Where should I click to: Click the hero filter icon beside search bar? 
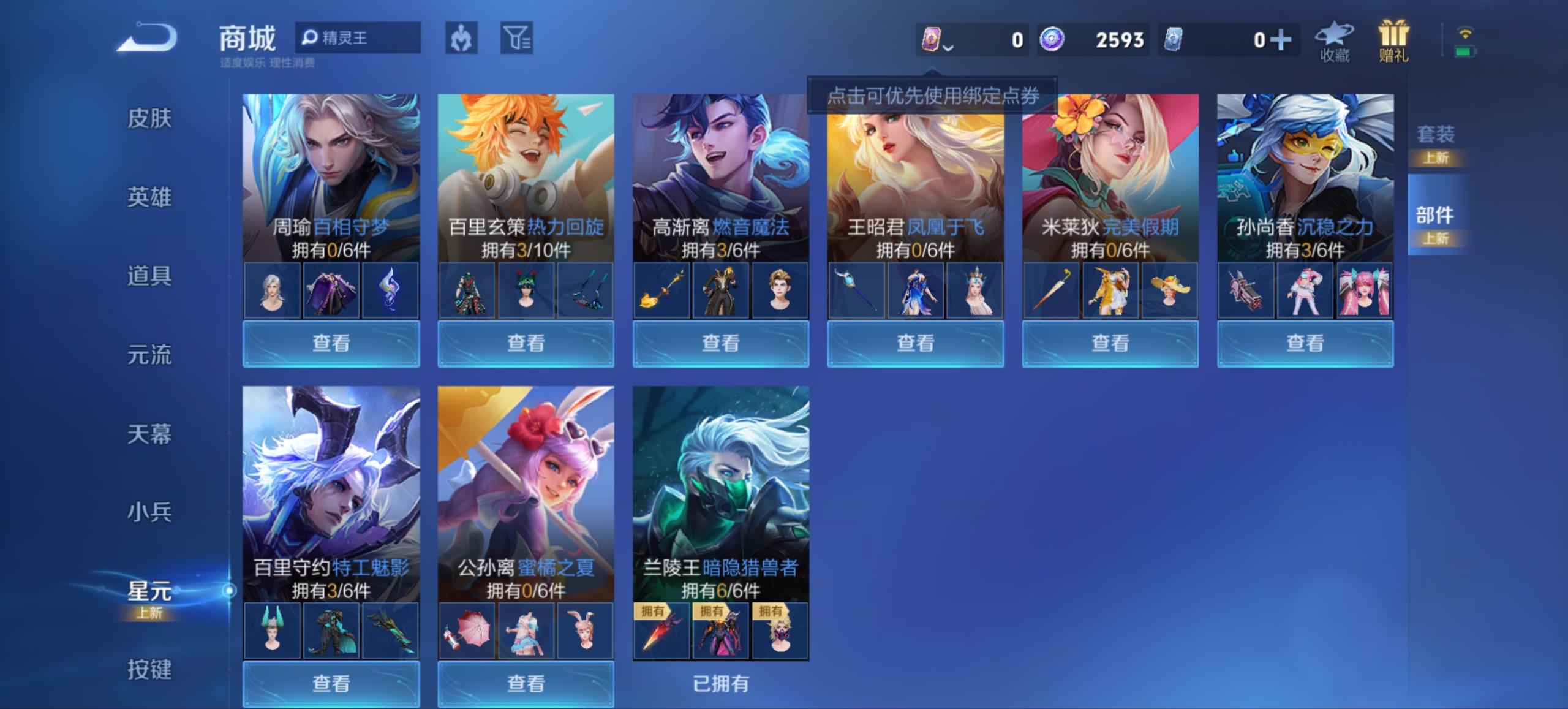coord(462,39)
